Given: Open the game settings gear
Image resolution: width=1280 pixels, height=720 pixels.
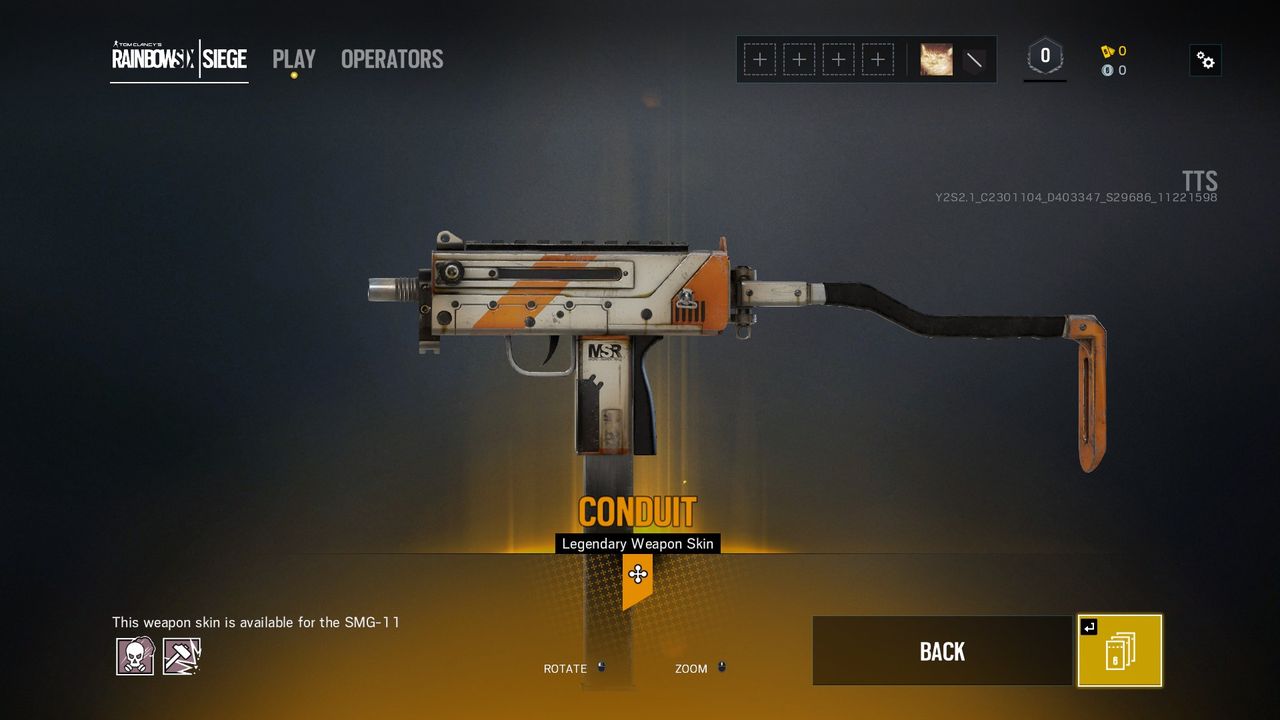Looking at the screenshot, I should [x=1205, y=60].
